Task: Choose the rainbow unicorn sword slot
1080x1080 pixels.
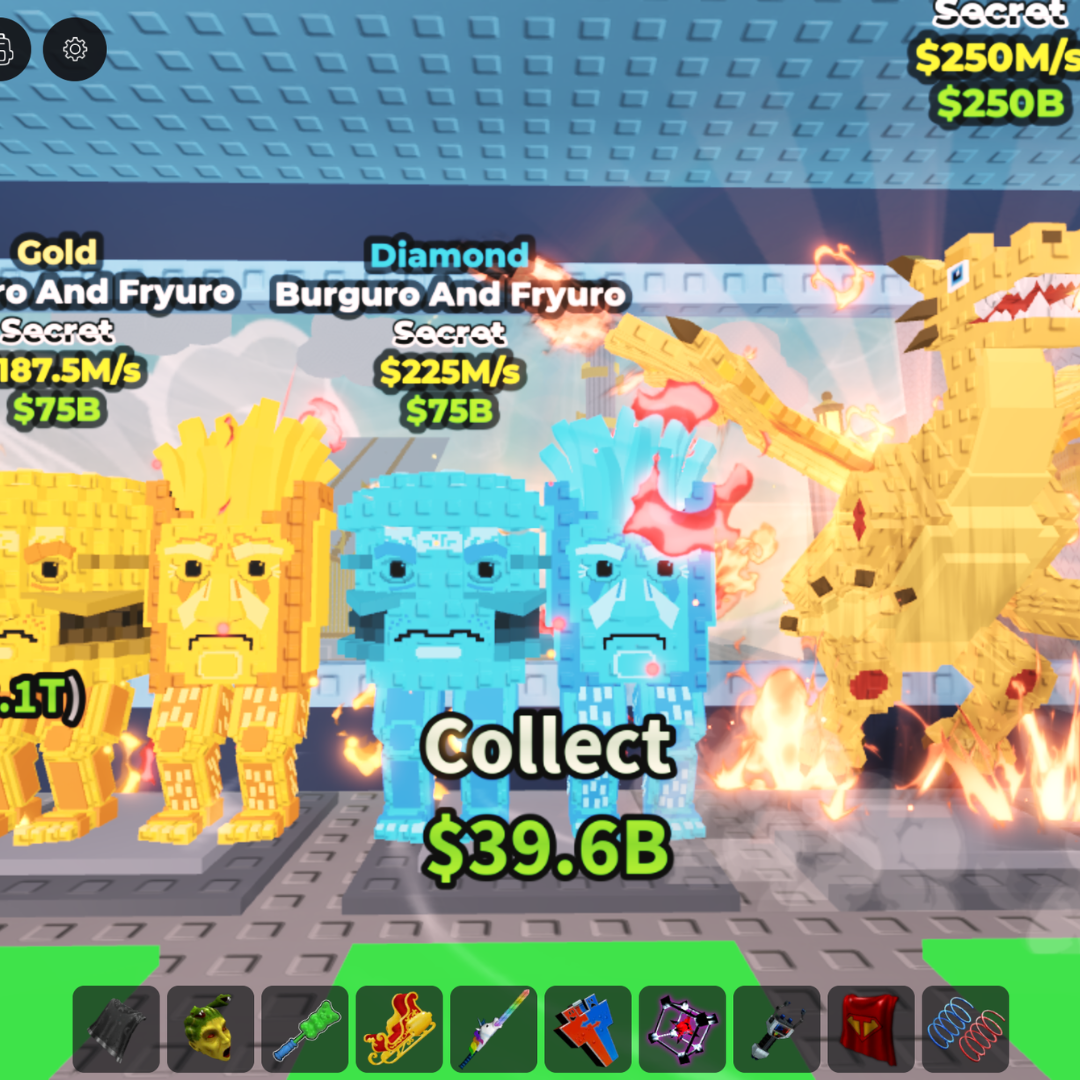Action: point(493,1029)
